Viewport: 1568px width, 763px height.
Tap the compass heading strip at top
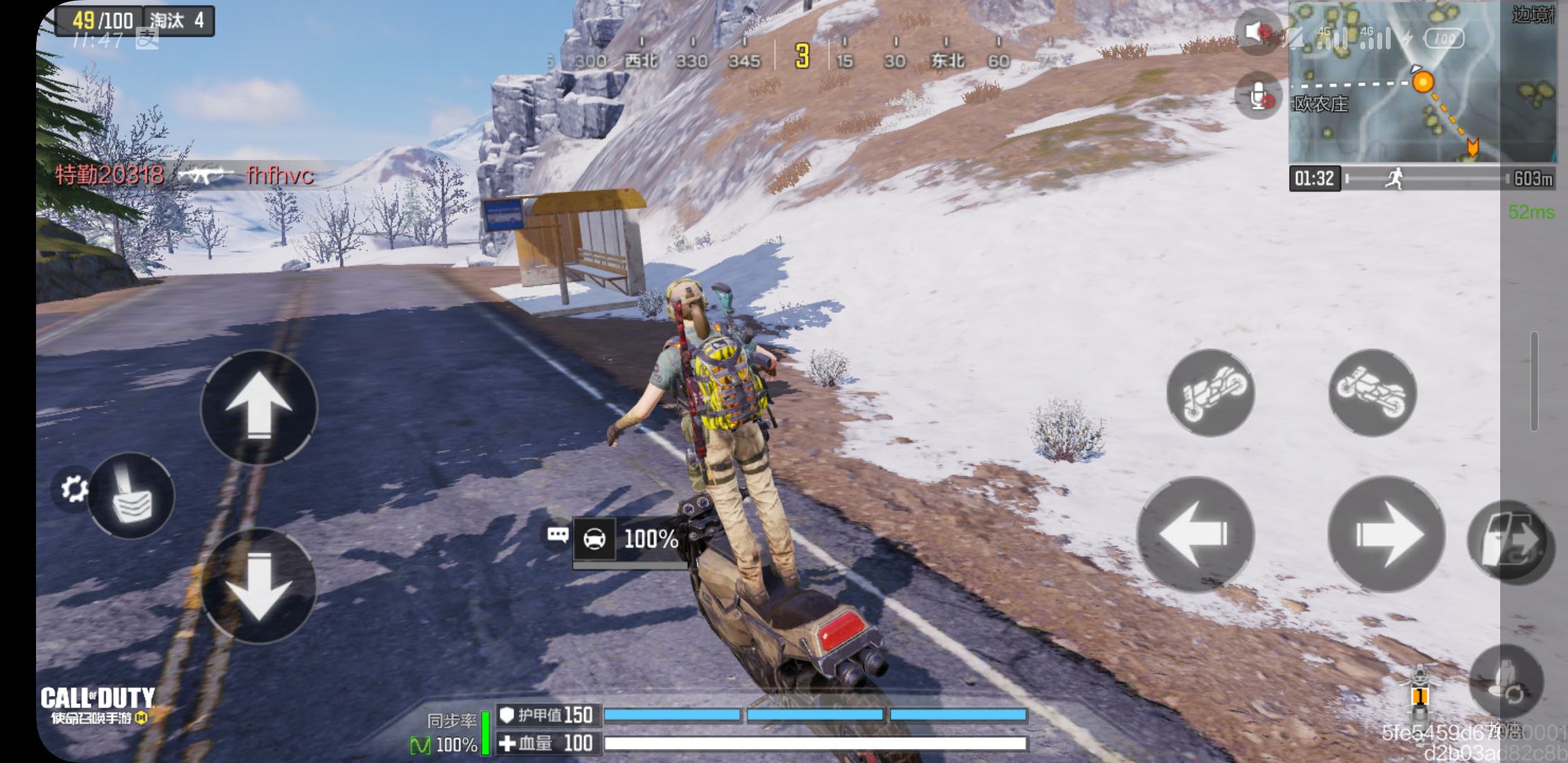coord(798,60)
